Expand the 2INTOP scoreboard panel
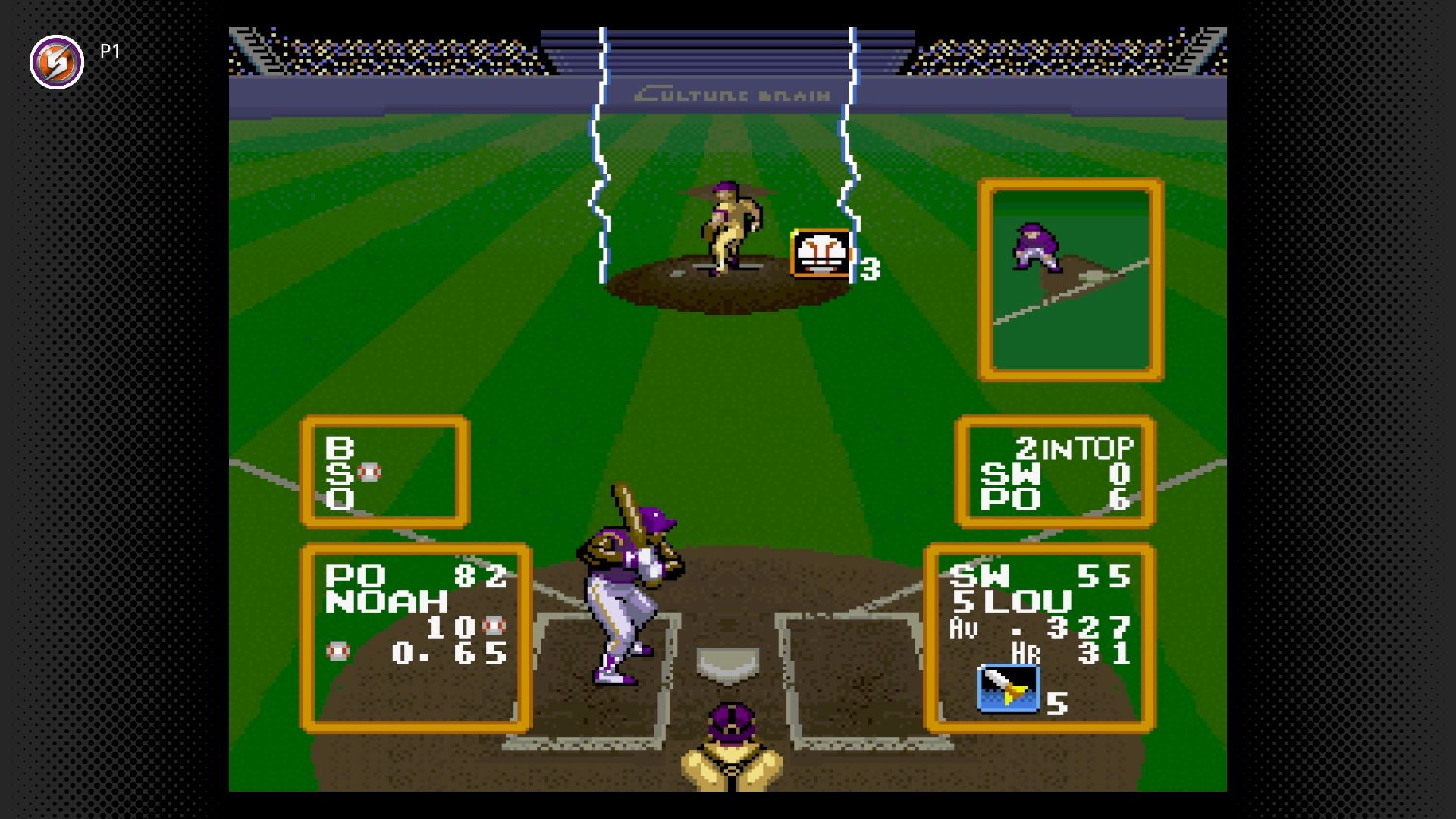 tap(1054, 472)
